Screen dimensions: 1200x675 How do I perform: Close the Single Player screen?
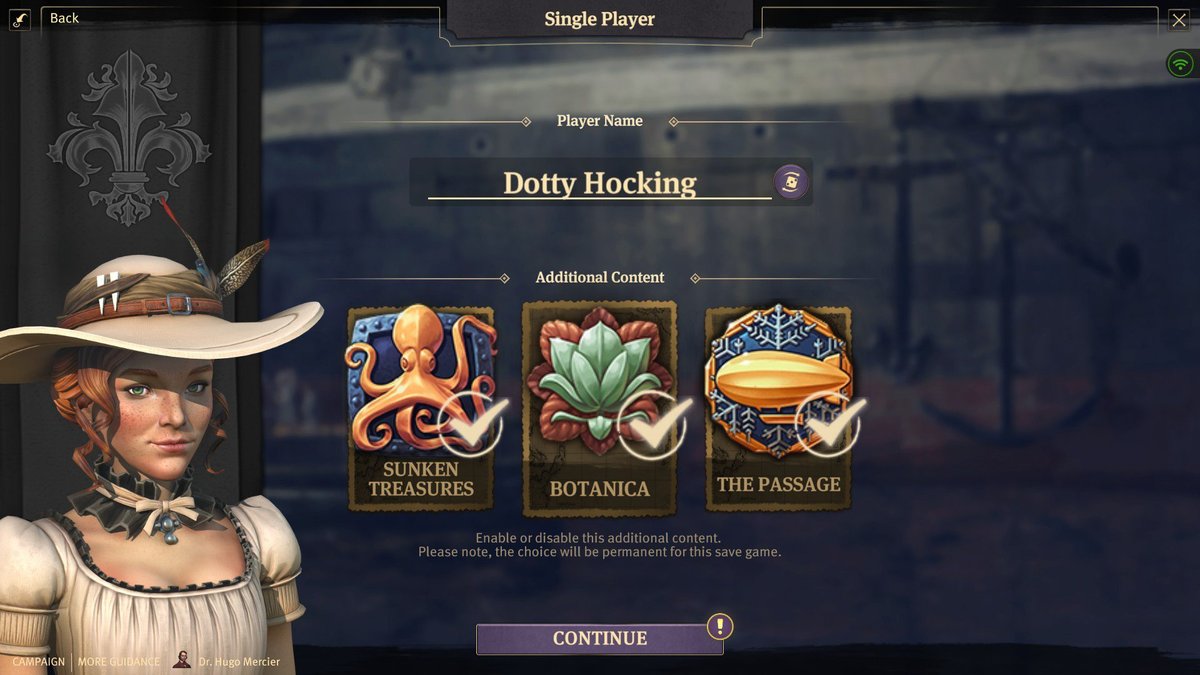(x=1179, y=19)
